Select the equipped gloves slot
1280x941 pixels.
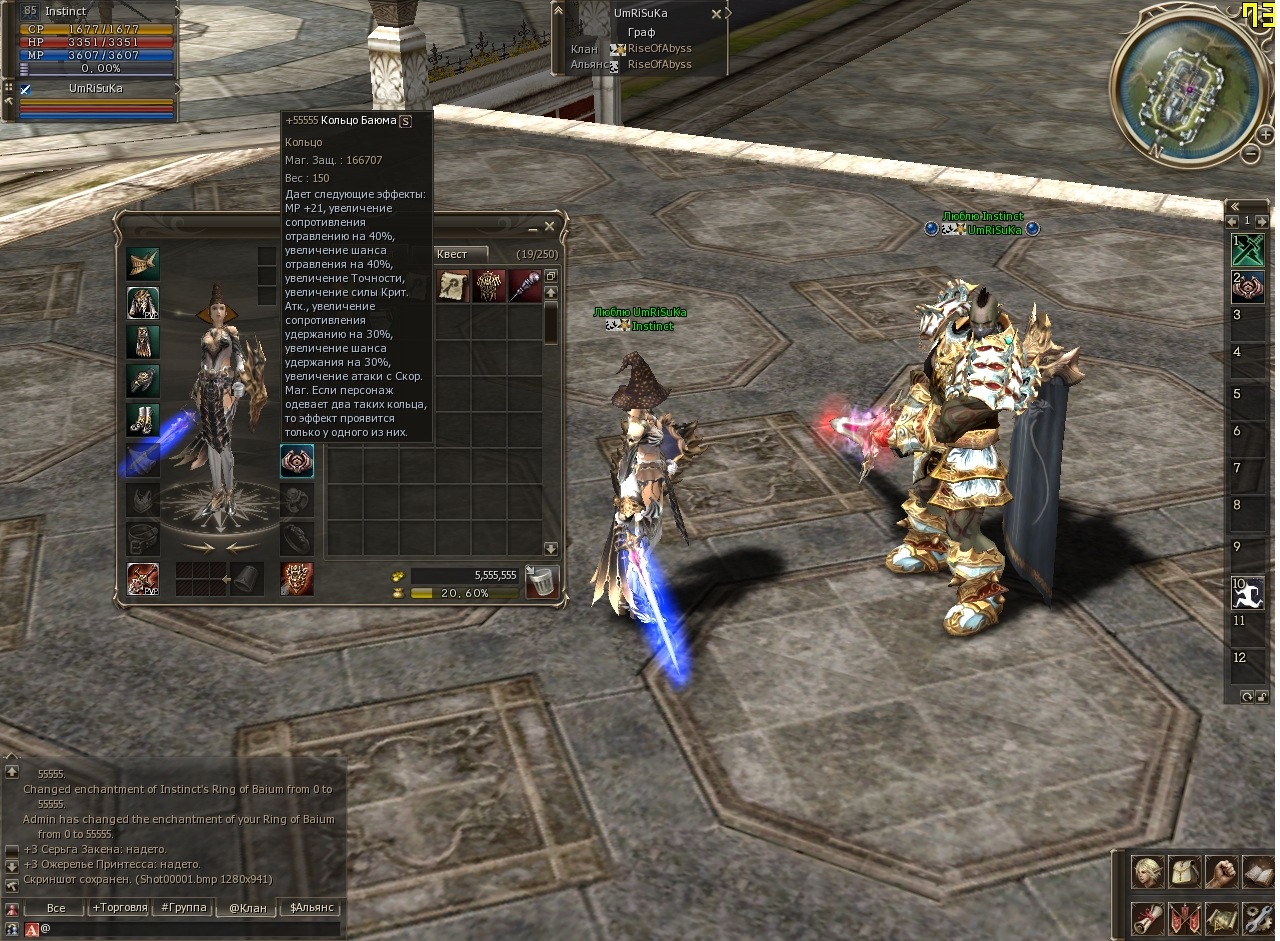143,381
